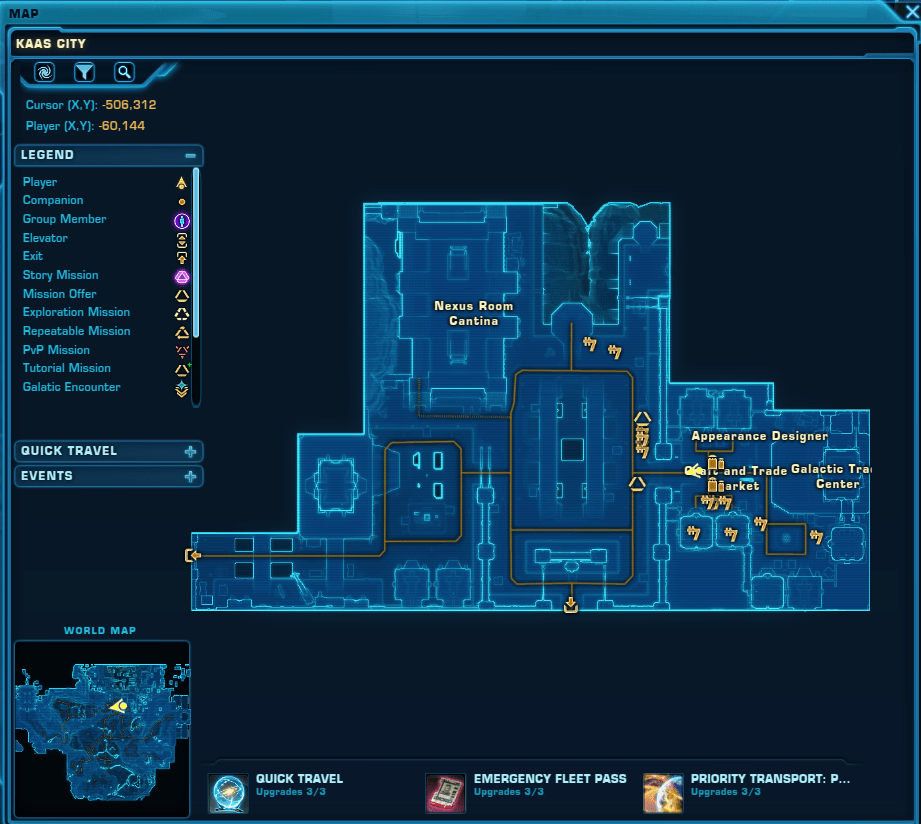Choose the Repeatable Mission legend entry

point(77,331)
